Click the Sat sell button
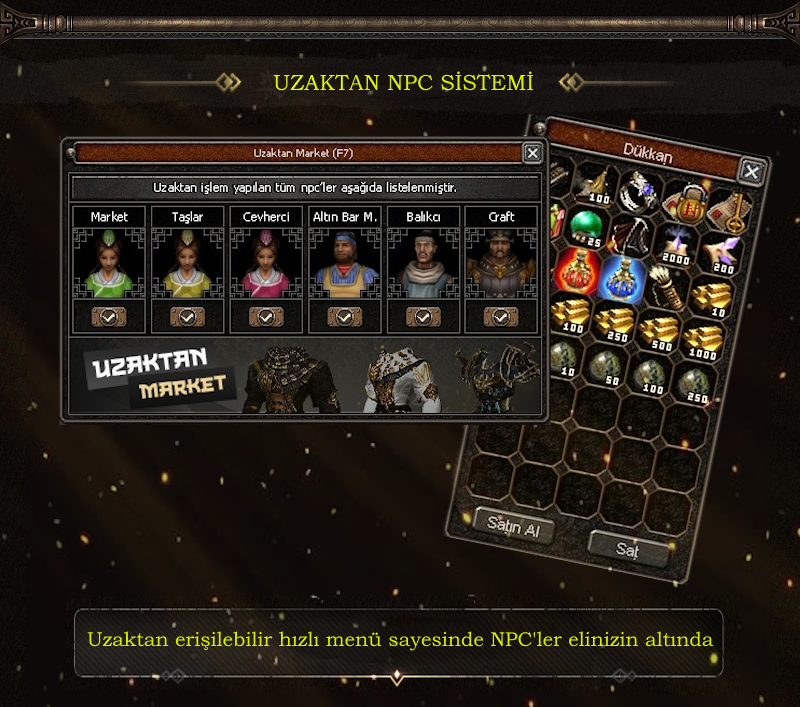The image size is (800, 707). click(627, 548)
